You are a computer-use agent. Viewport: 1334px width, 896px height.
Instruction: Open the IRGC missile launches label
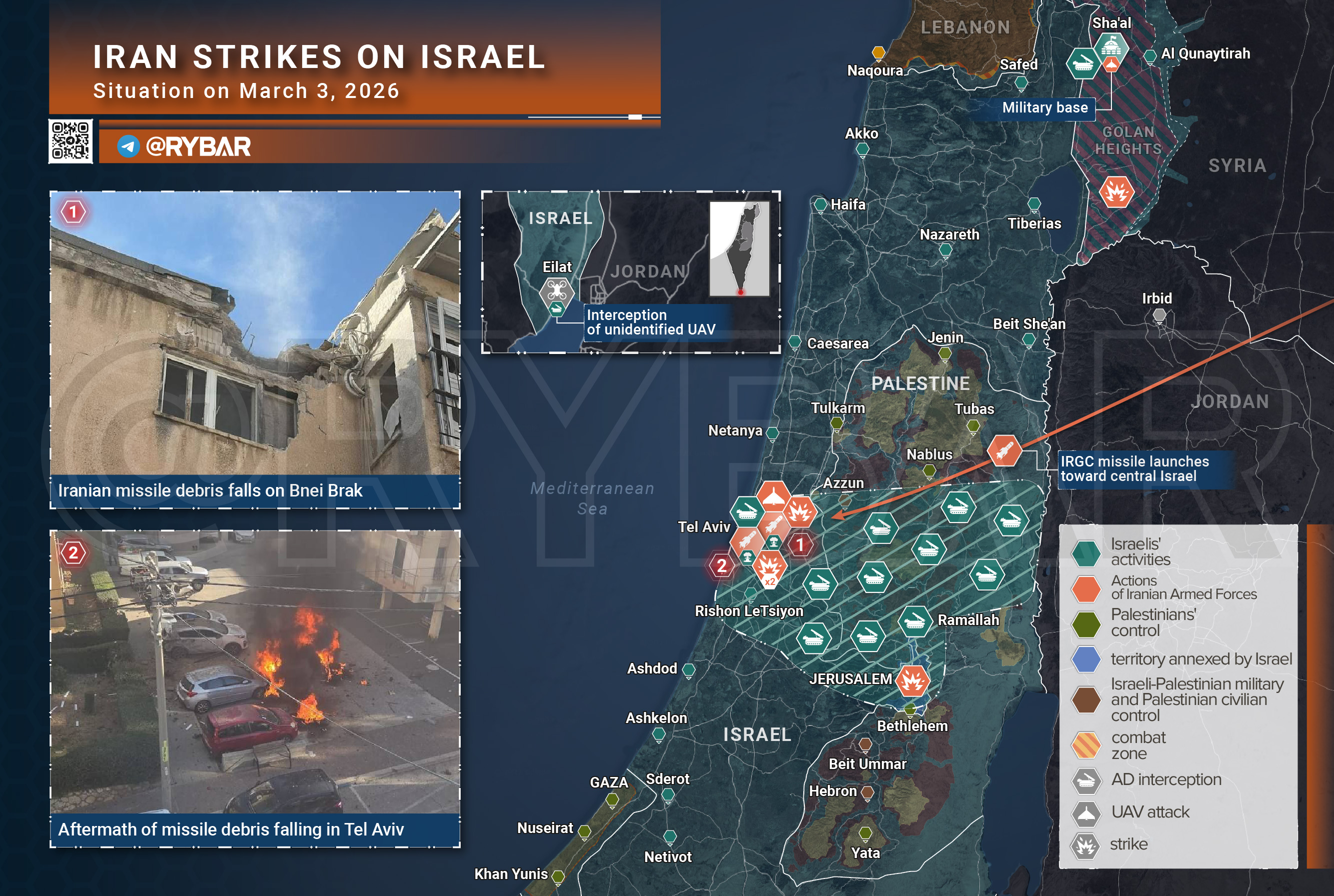1134,469
